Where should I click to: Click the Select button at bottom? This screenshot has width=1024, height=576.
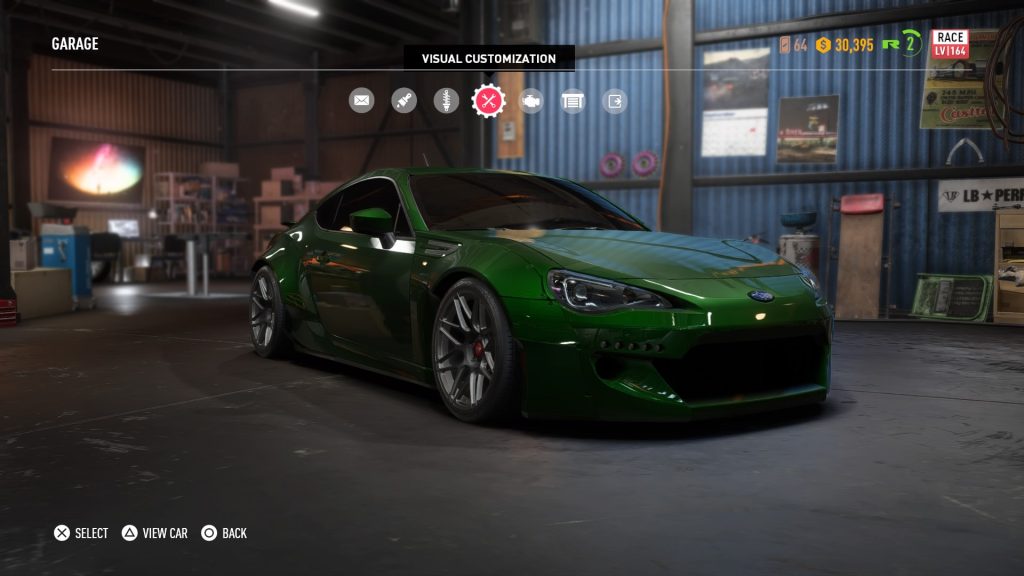click(81, 533)
